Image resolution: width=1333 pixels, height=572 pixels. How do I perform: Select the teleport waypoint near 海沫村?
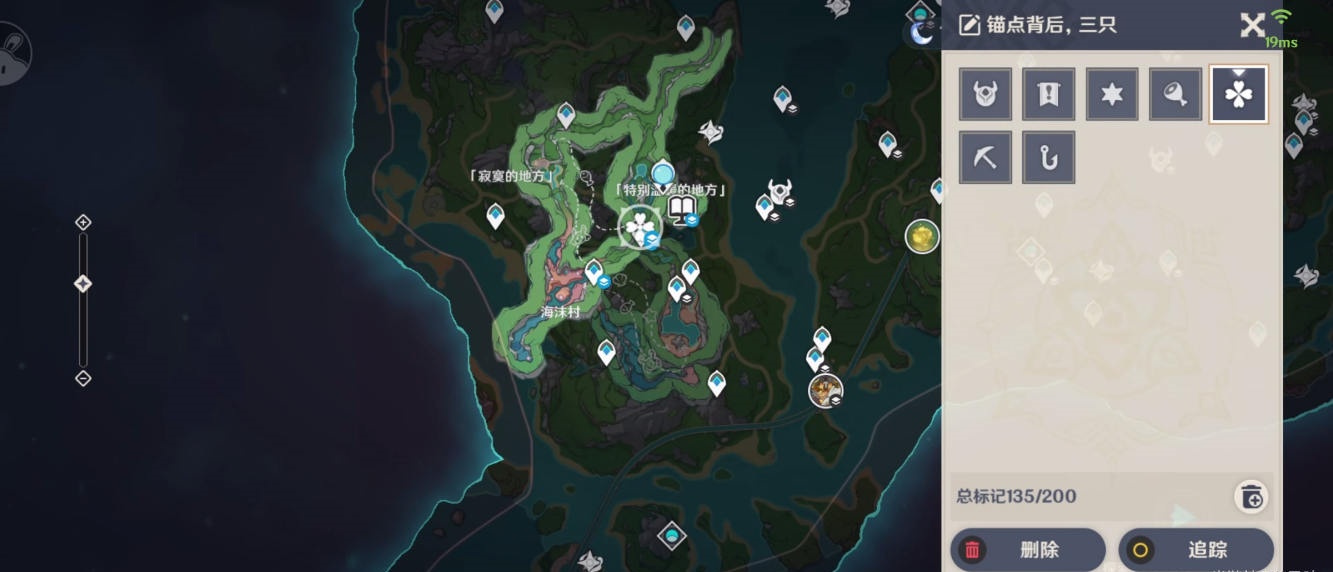pyautogui.click(x=594, y=271)
